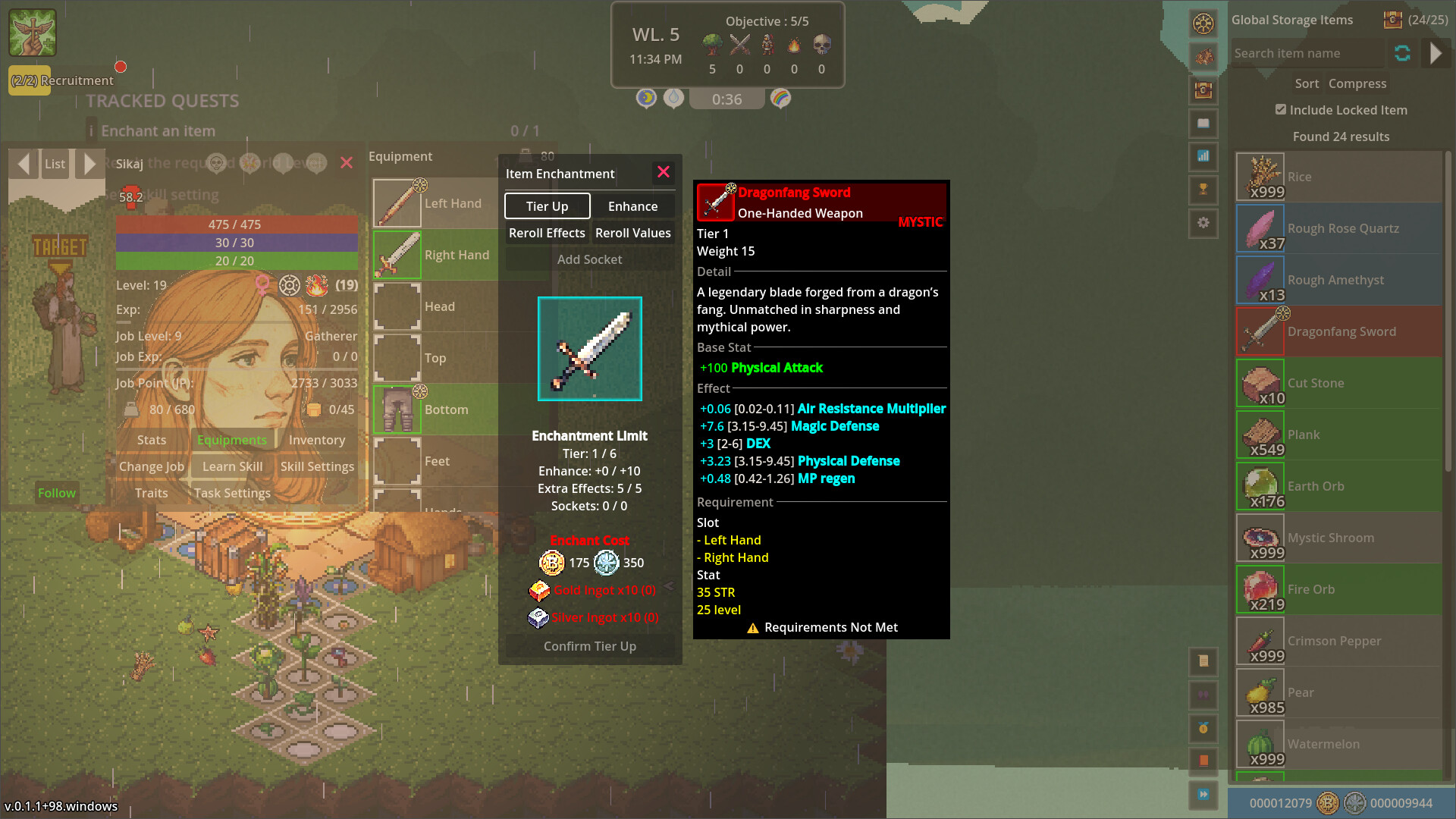Sort the global storage items
The image size is (1456, 819).
coord(1306,83)
